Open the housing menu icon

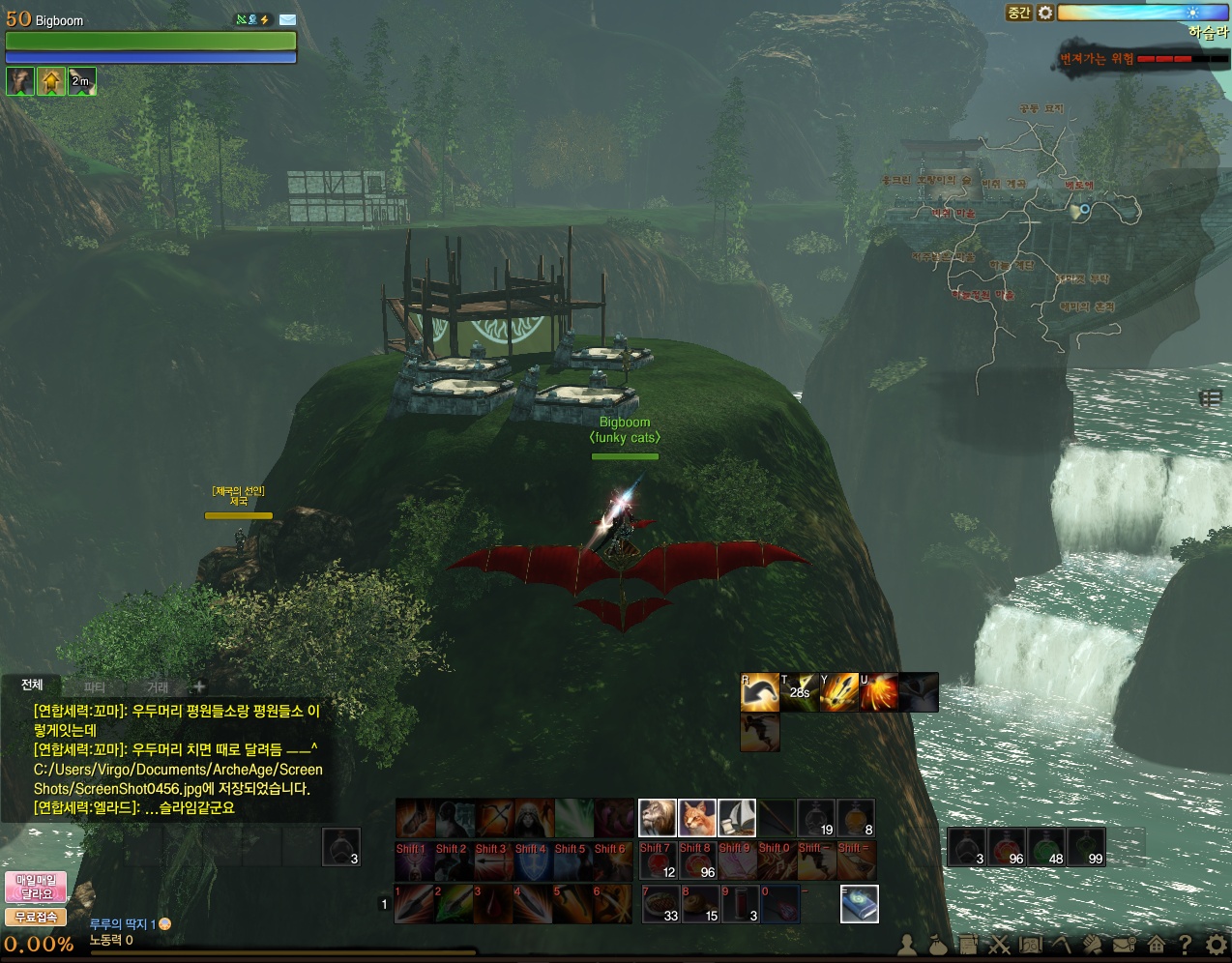[x=1156, y=944]
